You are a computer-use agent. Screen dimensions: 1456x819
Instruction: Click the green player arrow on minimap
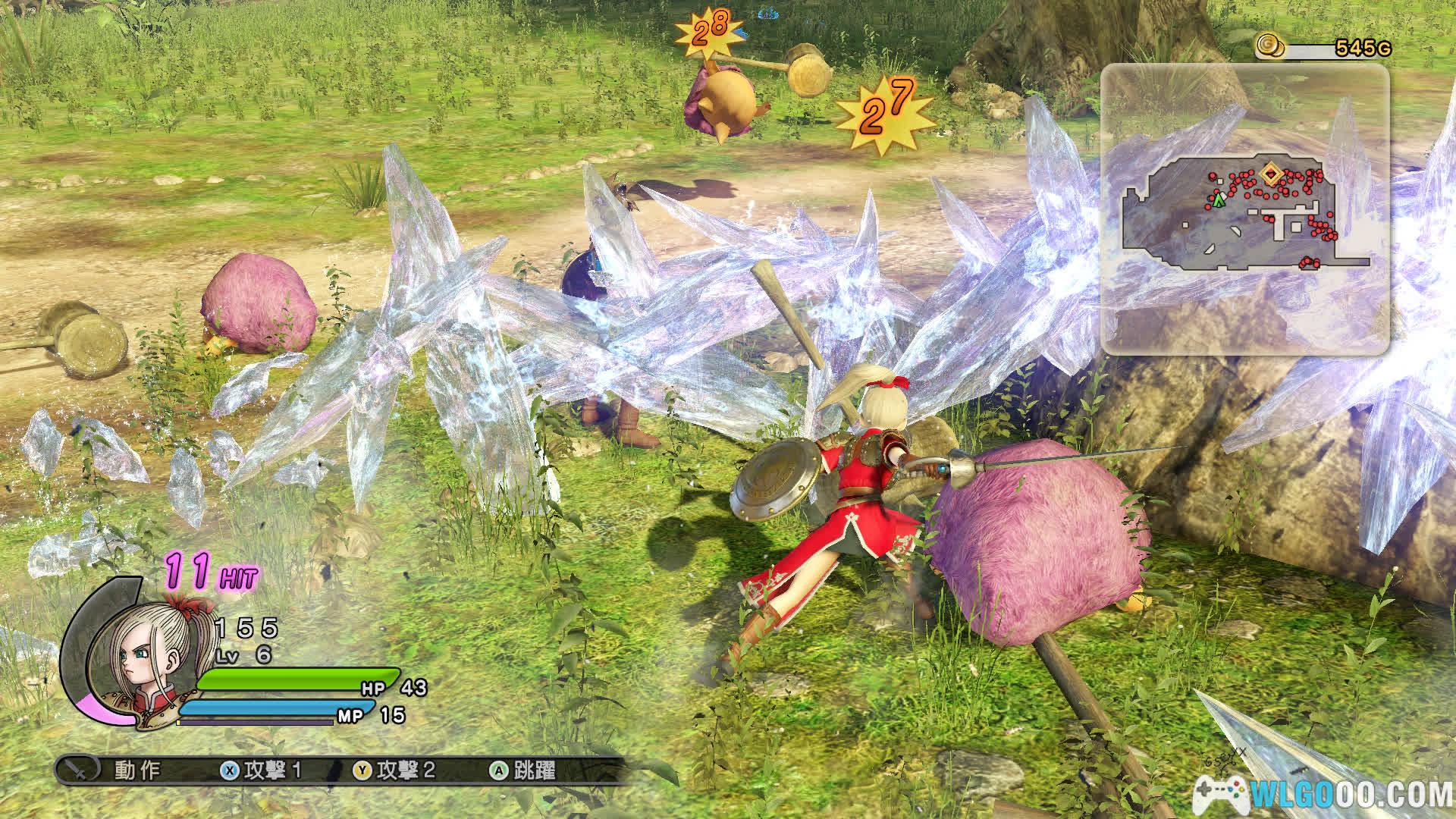point(1218,200)
